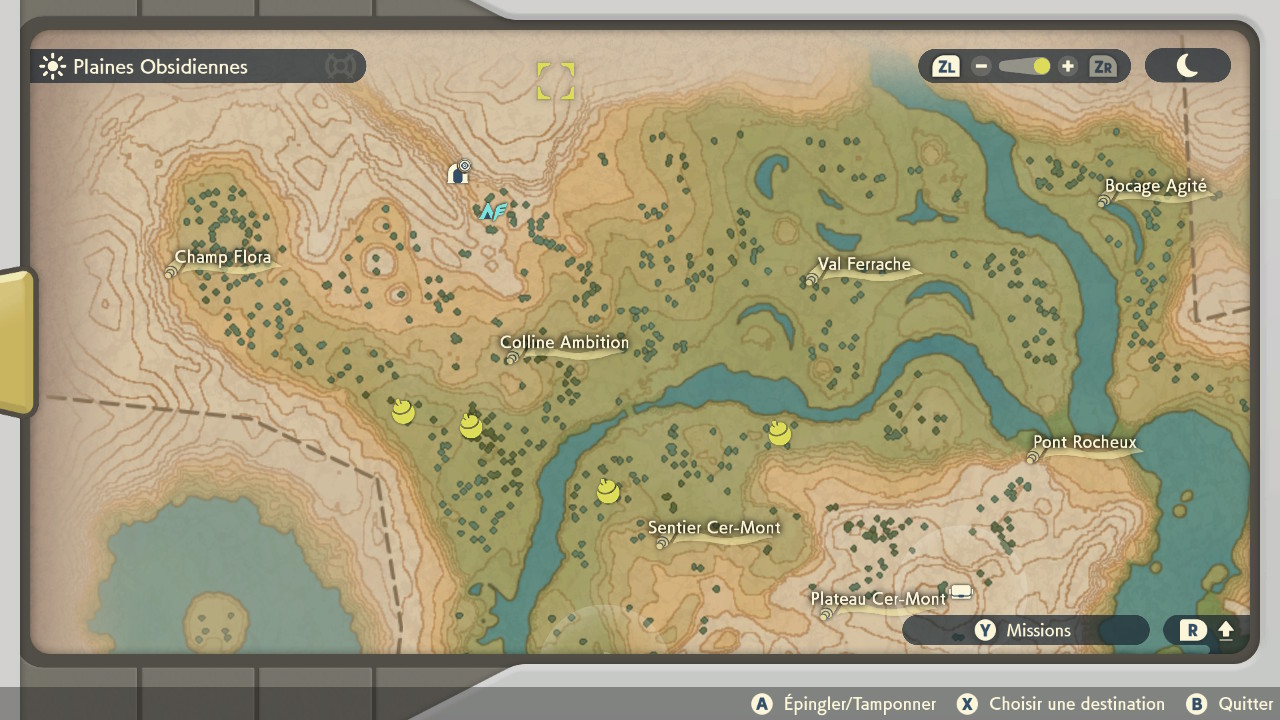
Task: Click the targeting bracket at the top of map
Action: (556, 81)
